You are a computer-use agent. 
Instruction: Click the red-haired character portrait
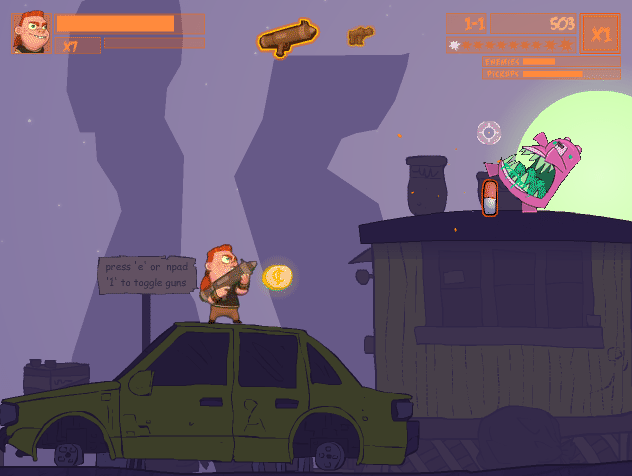(x=31, y=33)
